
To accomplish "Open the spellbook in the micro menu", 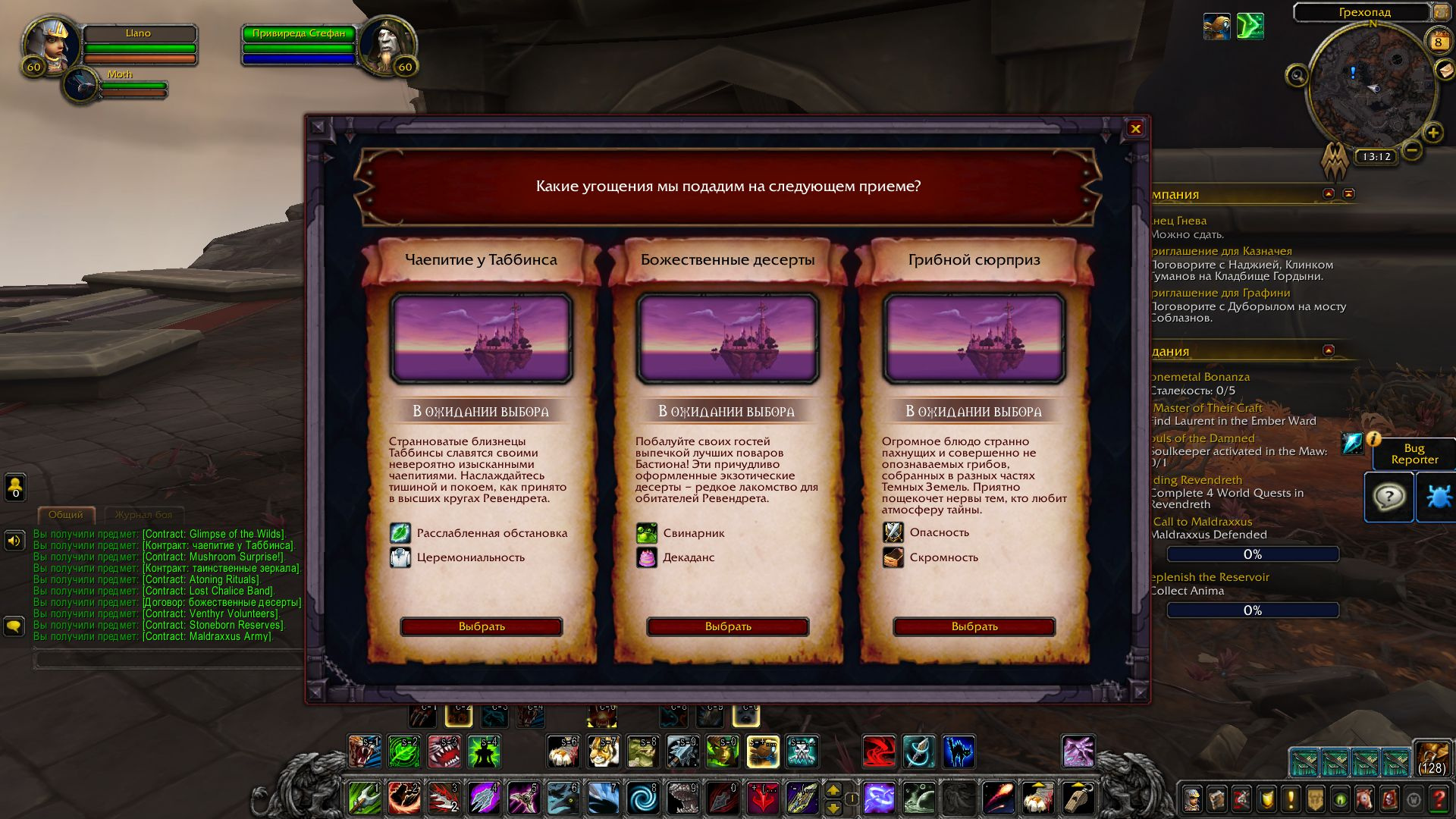I will coord(1217,800).
